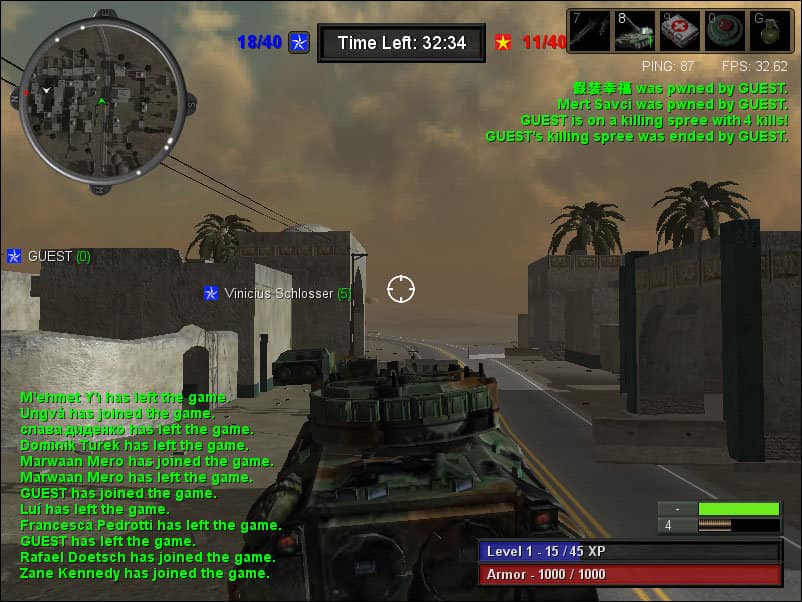Screen dimensions: 802x602
Task: Select the rifle weapon slot 7
Action: [589, 31]
